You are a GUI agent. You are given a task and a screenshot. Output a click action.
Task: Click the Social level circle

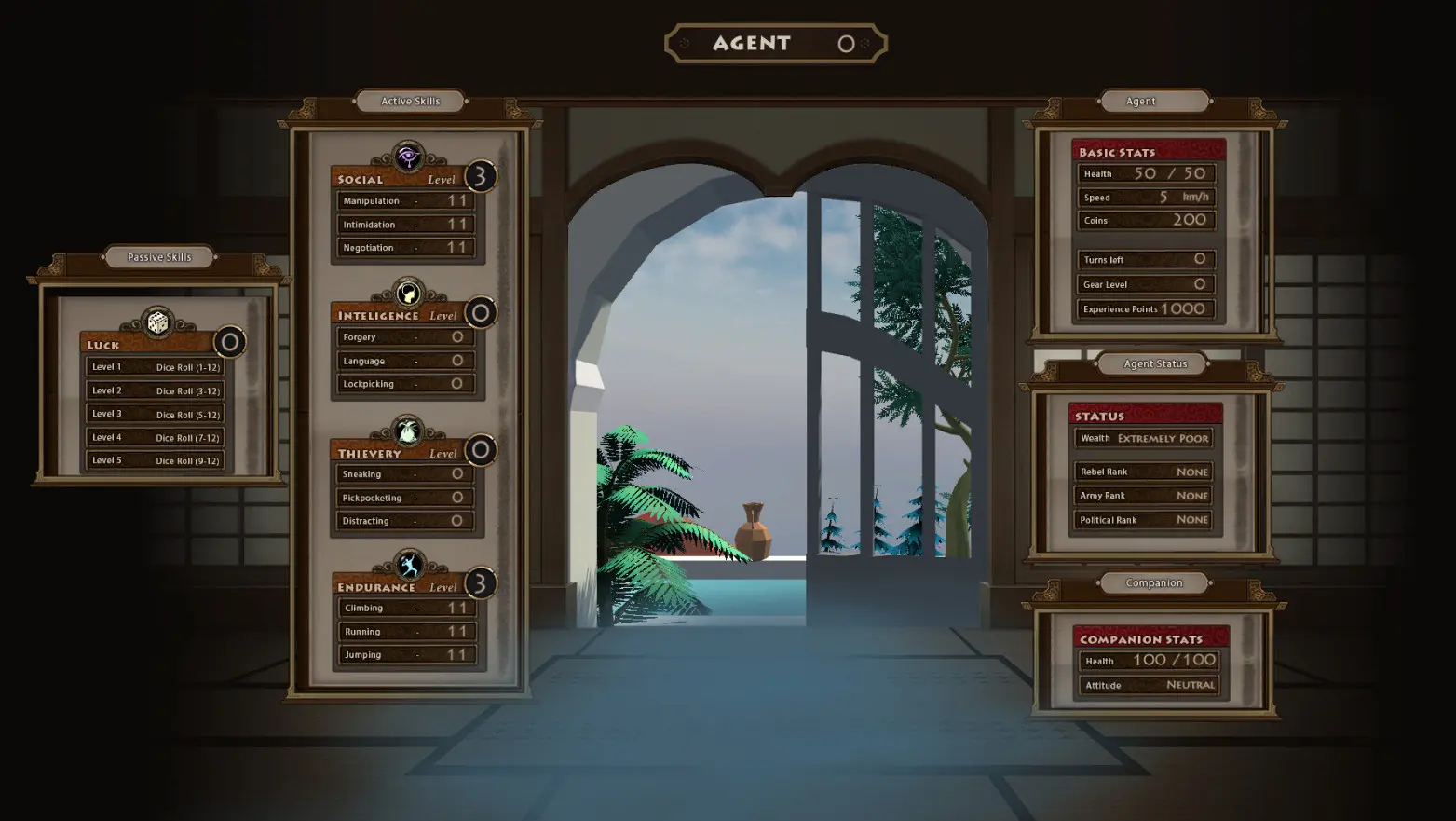click(x=481, y=176)
